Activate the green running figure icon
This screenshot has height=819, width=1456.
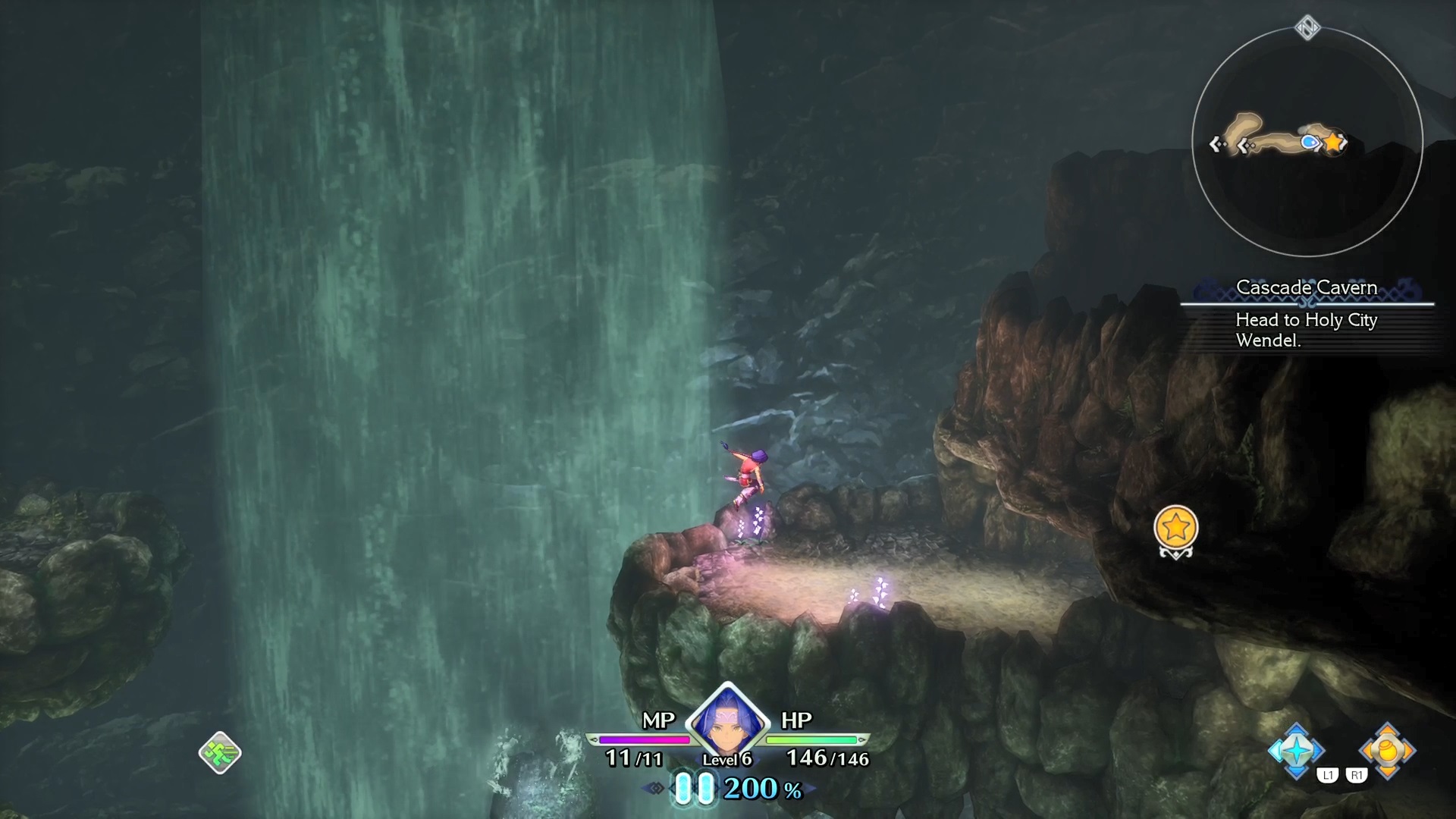220,752
